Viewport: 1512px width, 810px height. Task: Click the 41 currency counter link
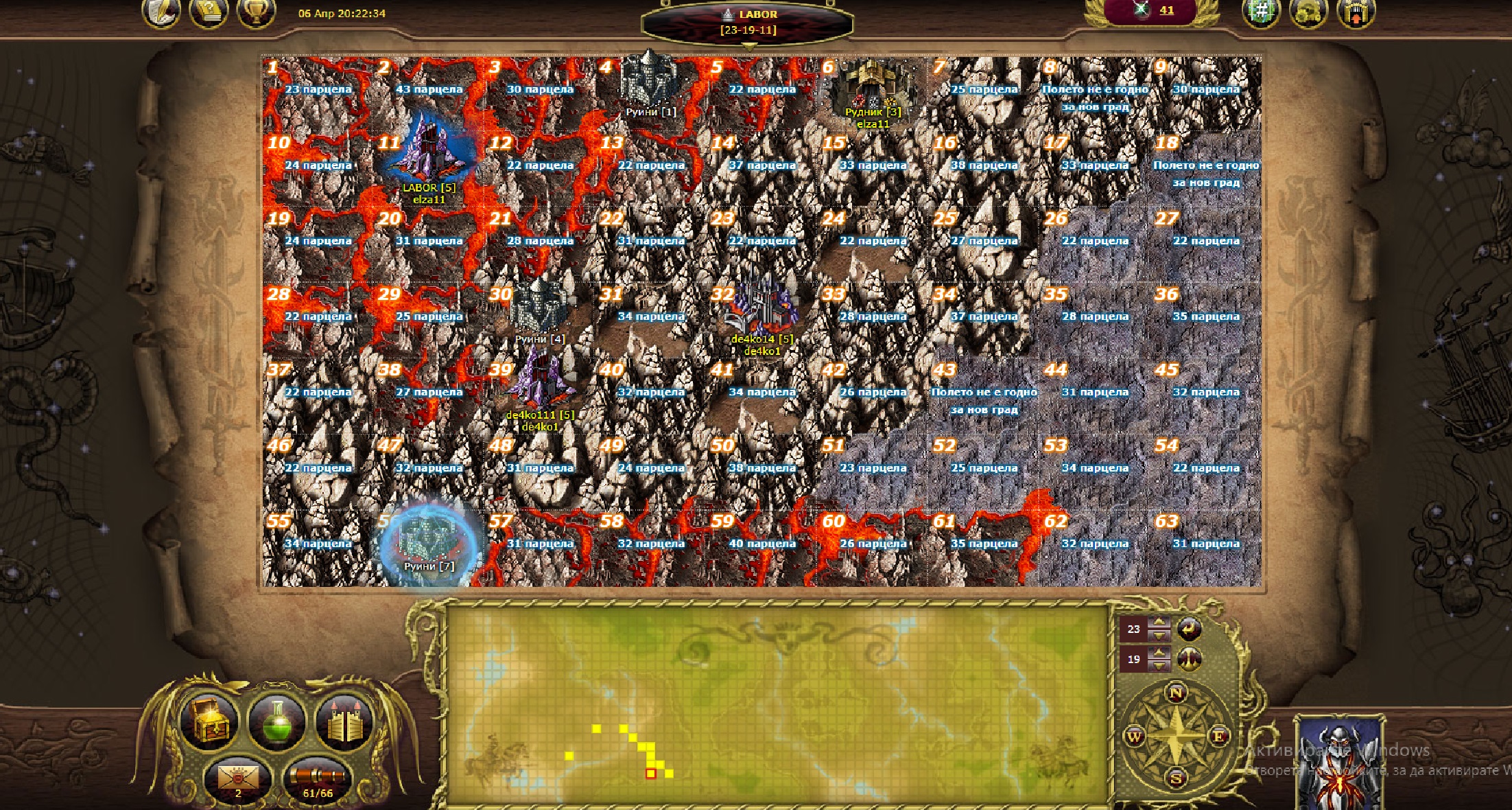(x=1166, y=10)
